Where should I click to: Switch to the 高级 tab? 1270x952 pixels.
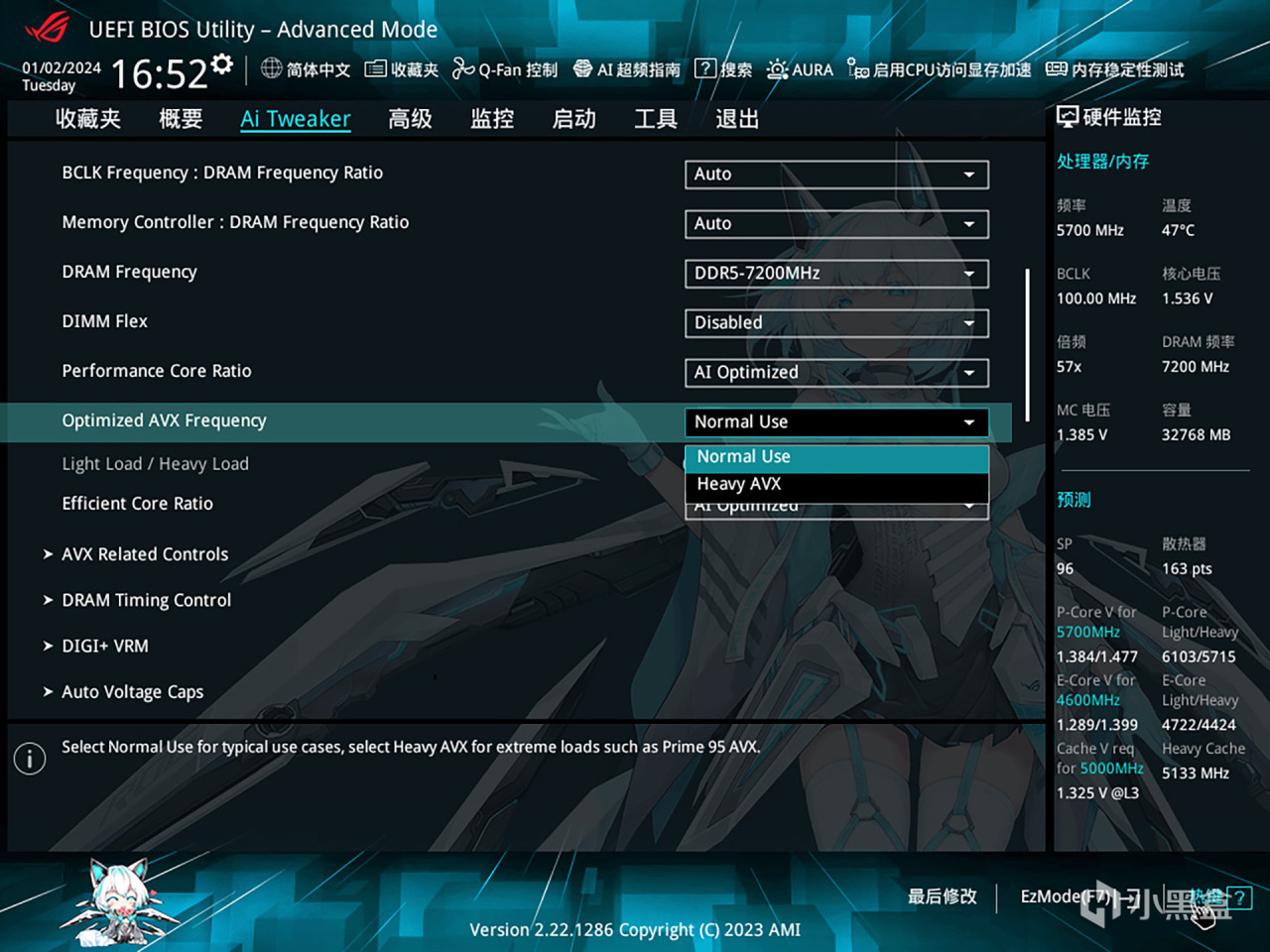410,118
